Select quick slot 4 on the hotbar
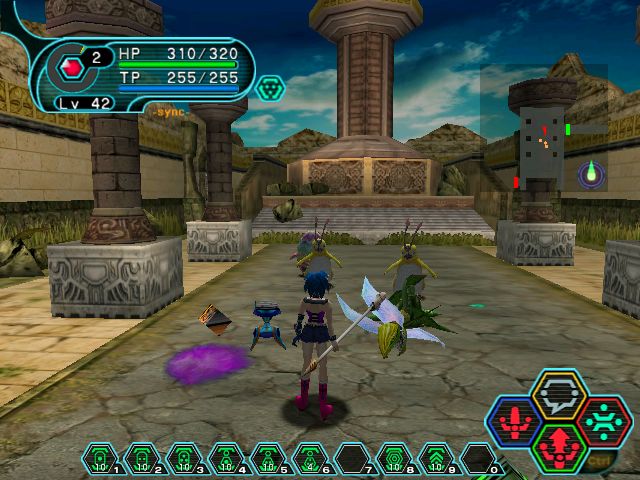 [x=225, y=459]
